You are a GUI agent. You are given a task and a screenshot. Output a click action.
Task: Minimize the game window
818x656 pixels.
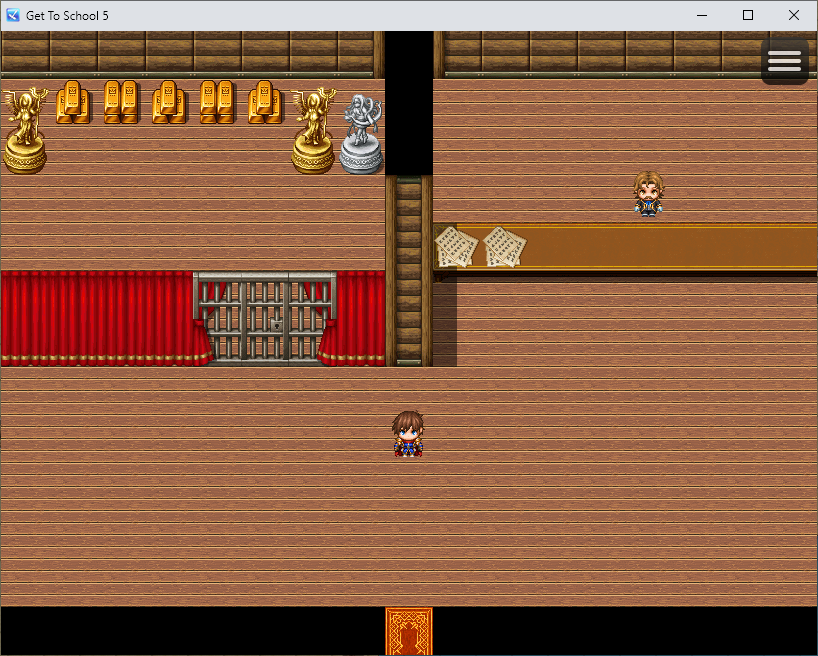tap(702, 15)
